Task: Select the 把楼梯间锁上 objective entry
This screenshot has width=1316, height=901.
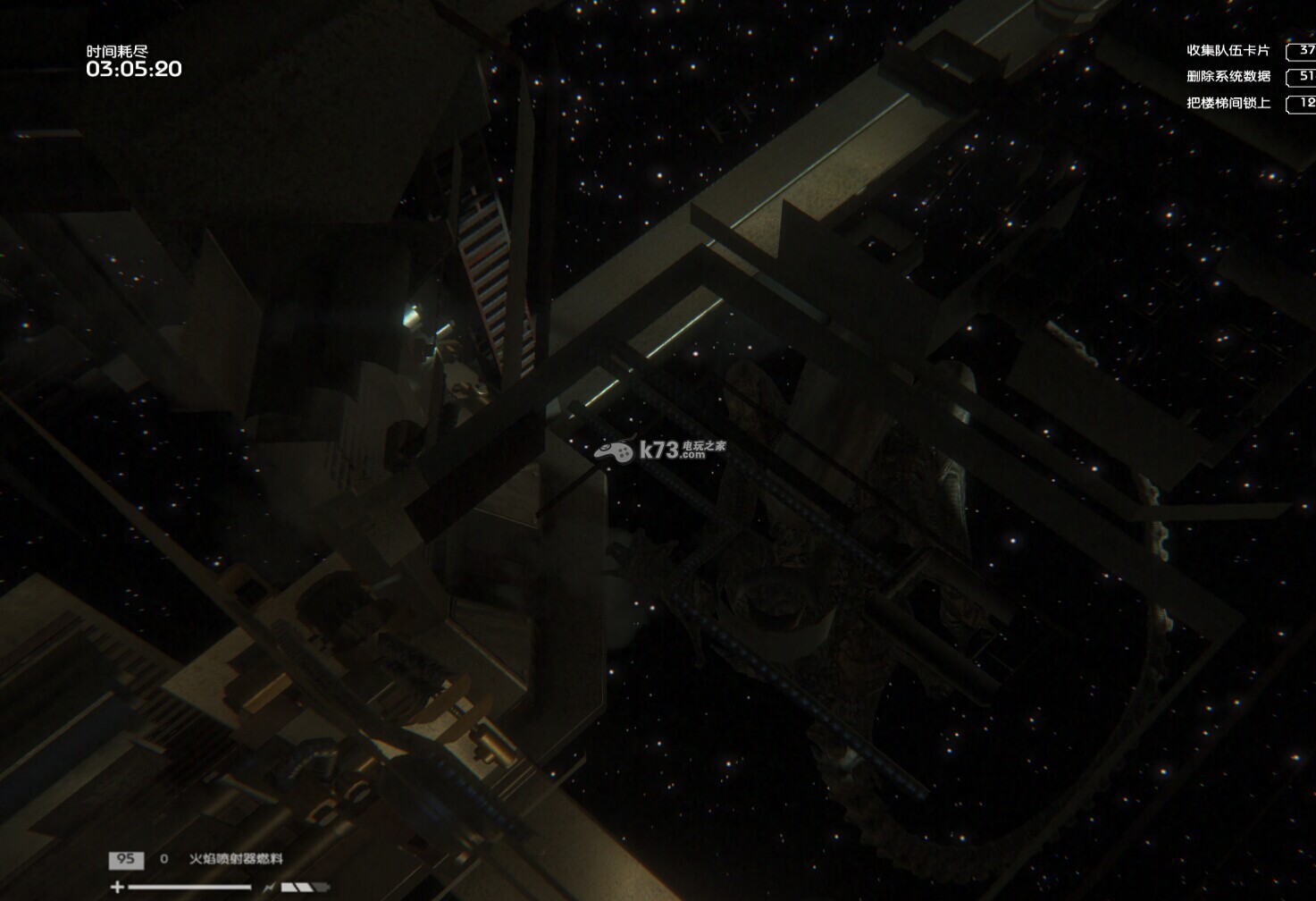Action: (x=1228, y=103)
